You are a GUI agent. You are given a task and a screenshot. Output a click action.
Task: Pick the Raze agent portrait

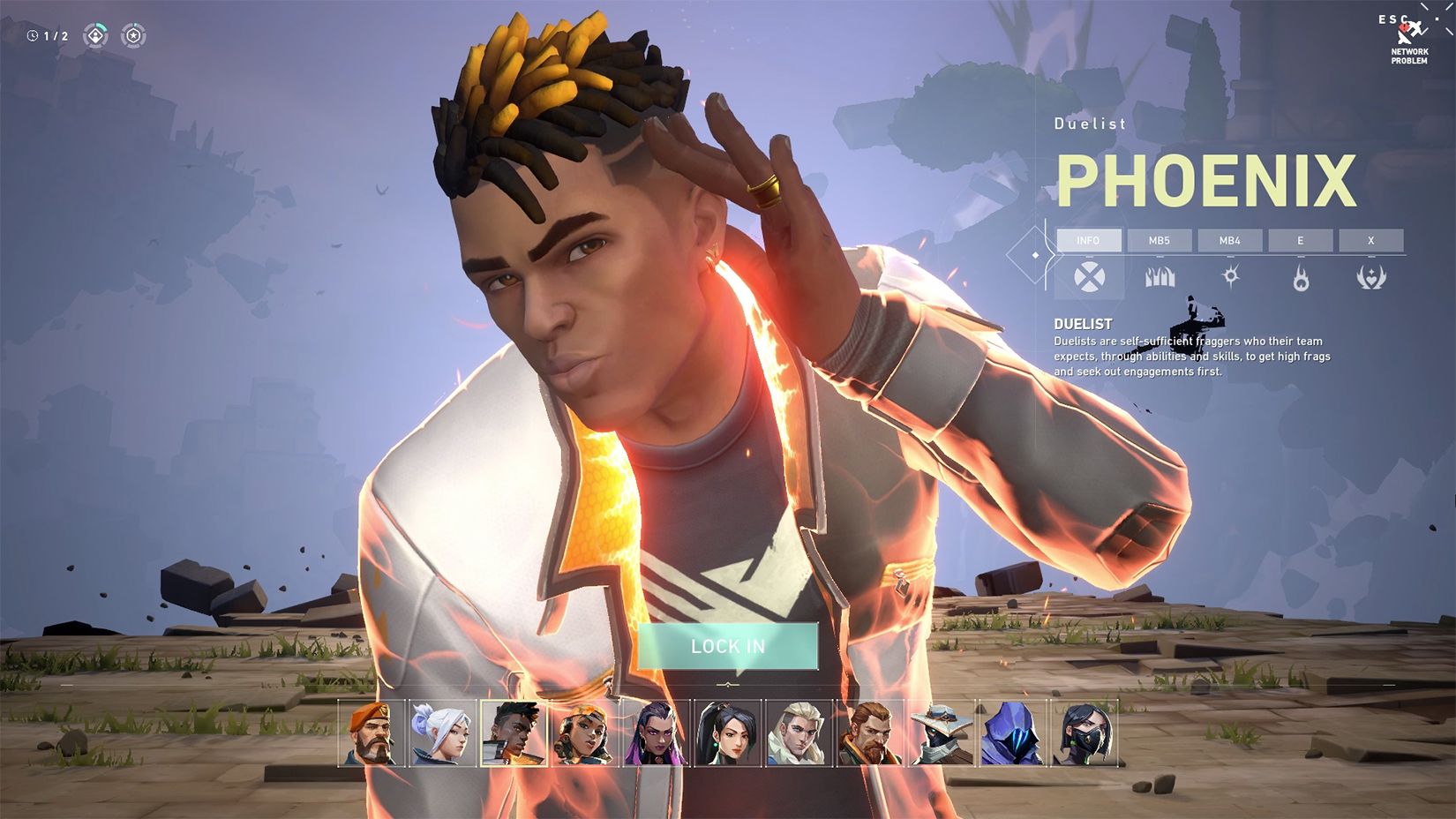pos(586,733)
